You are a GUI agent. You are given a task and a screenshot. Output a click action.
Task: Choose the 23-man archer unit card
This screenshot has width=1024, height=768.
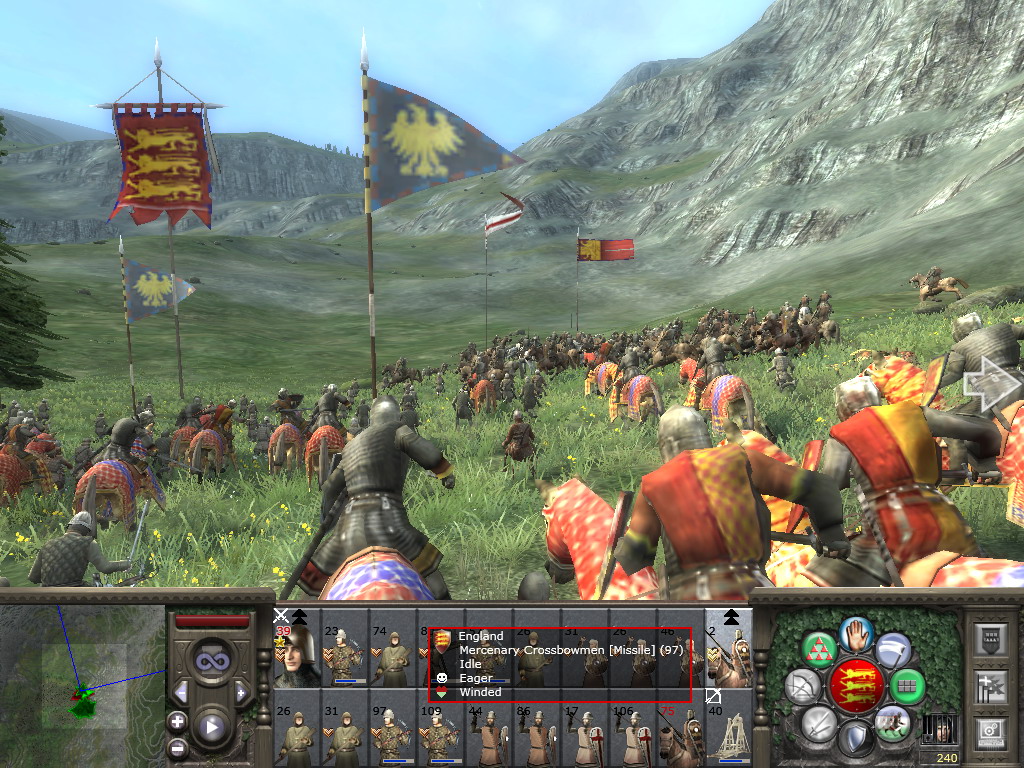pyautogui.click(x=344, y=648)
